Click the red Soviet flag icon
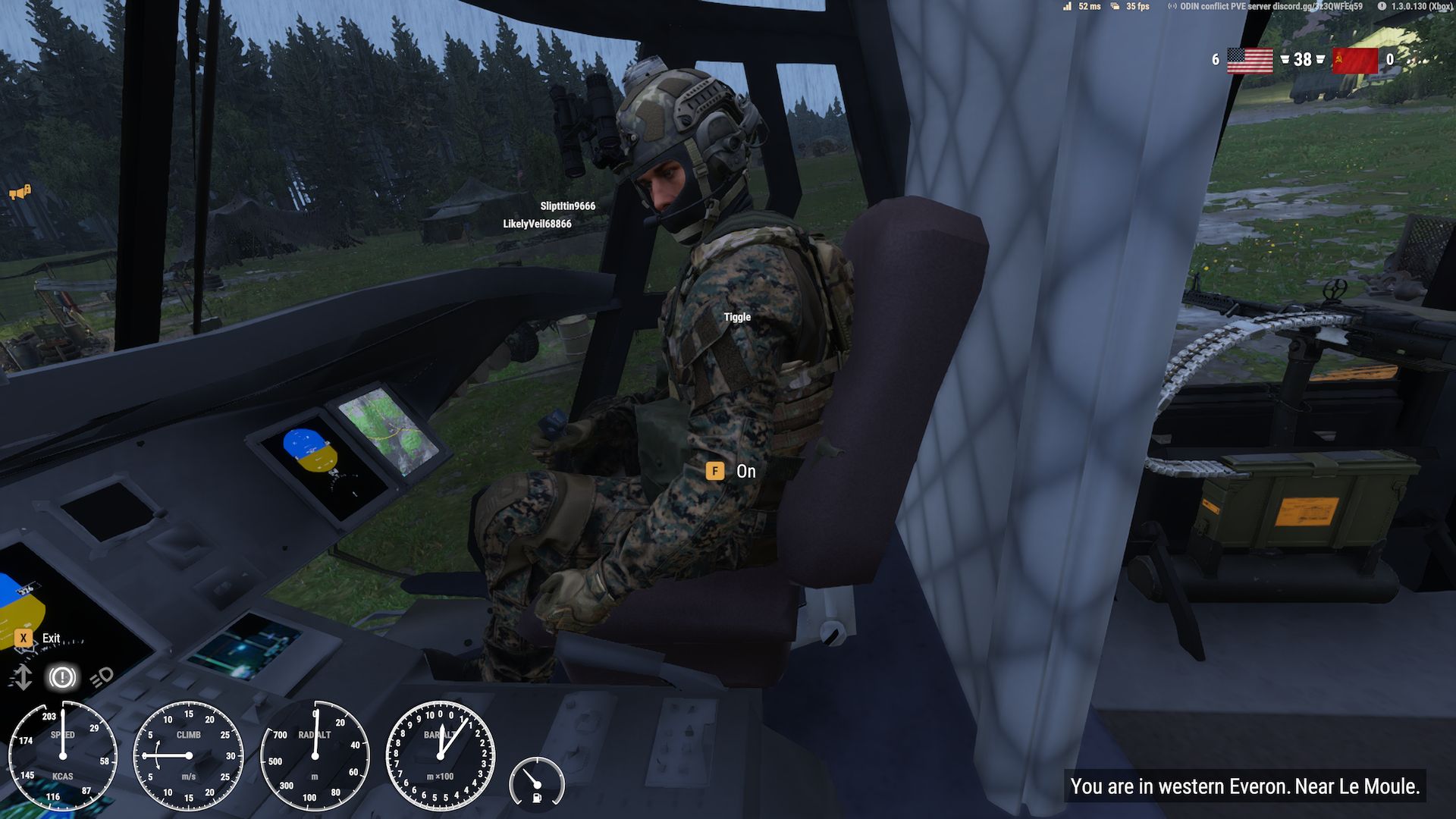The height and width of the screenshot is (819, 1456). [x=1354, y=60]
